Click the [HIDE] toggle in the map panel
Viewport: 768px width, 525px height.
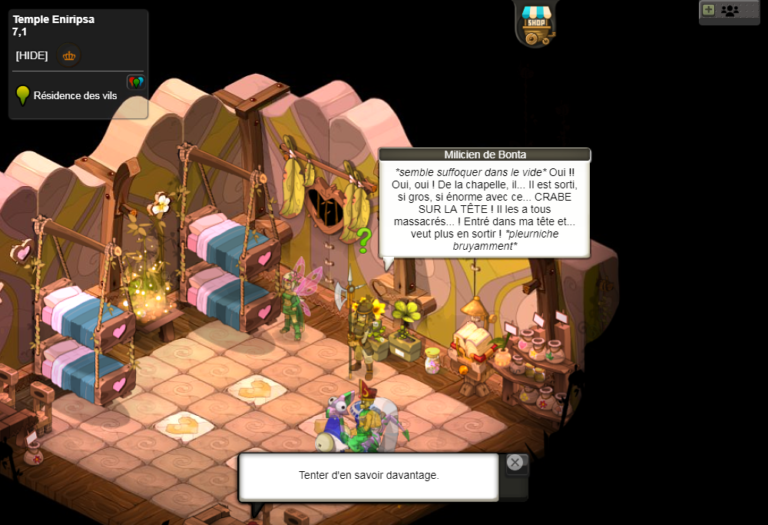32,56
